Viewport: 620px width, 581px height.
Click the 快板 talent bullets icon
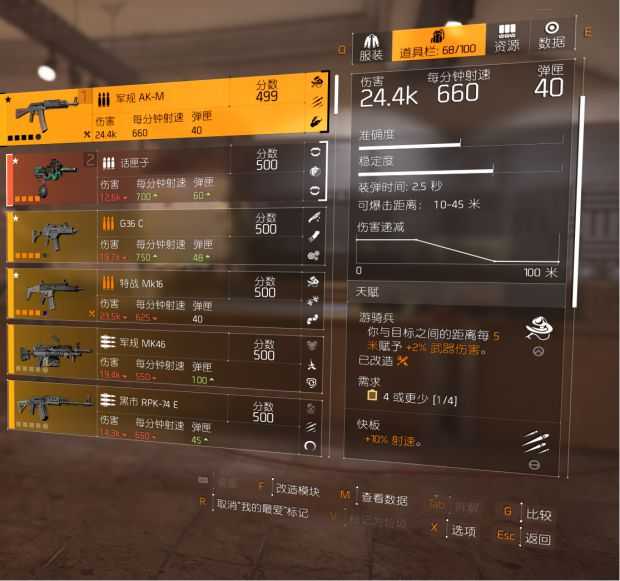535,440
